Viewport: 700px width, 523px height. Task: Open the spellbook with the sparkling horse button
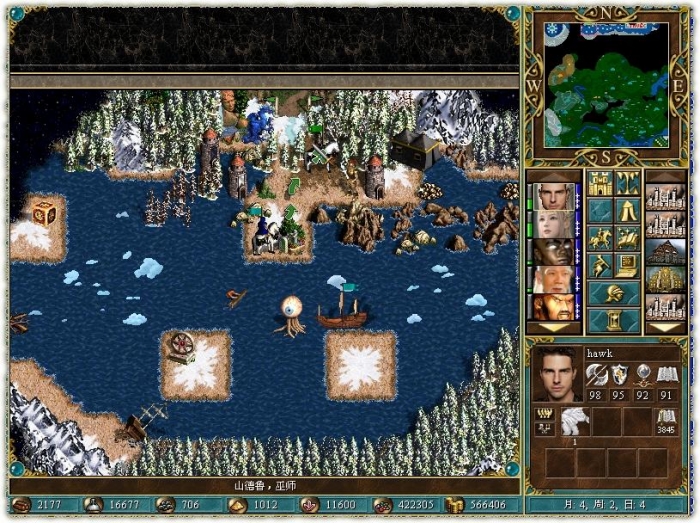tap(628, 239)
